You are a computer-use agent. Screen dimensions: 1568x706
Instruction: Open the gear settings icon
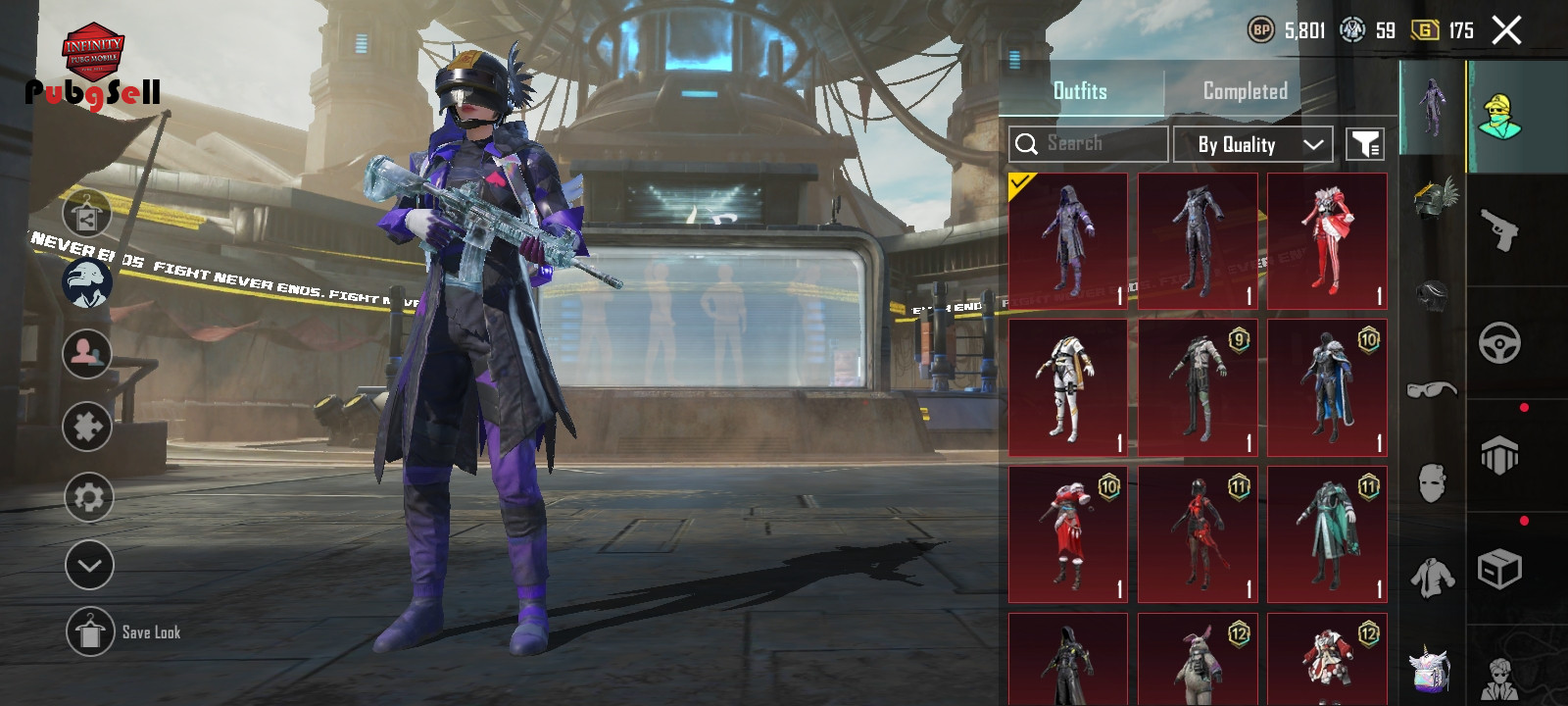[x=88, y=497]
